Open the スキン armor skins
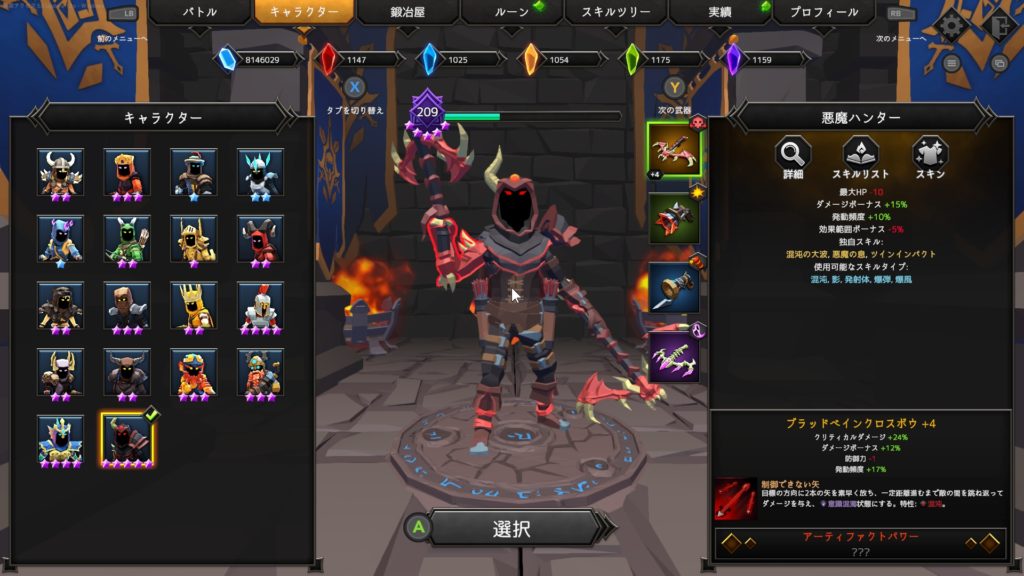Viewport: 1024px width, 576px height. [x=930, y=155]
